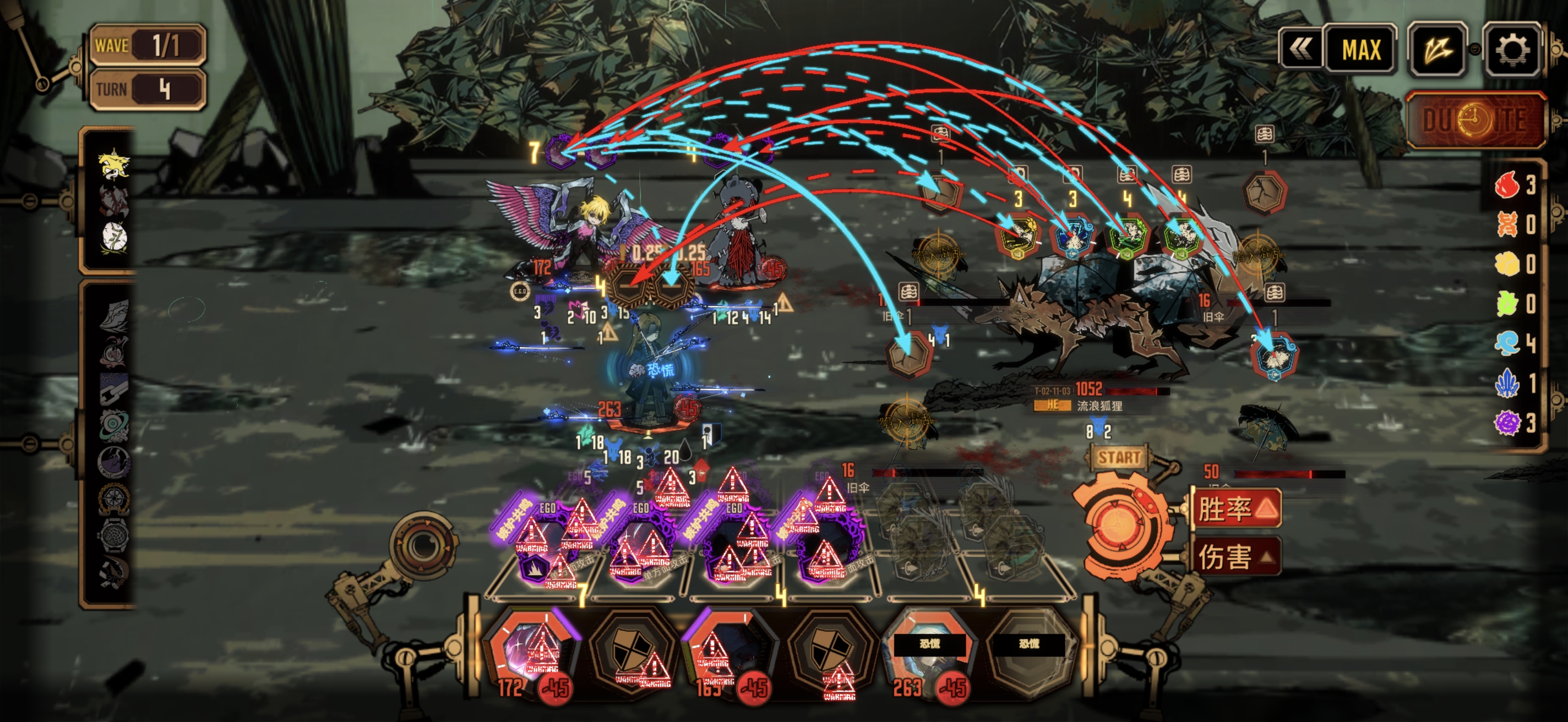Select the 胜率 win rate auto-pick button
The height and width of the screenshot is (722, 1568).
point(1235,508)
